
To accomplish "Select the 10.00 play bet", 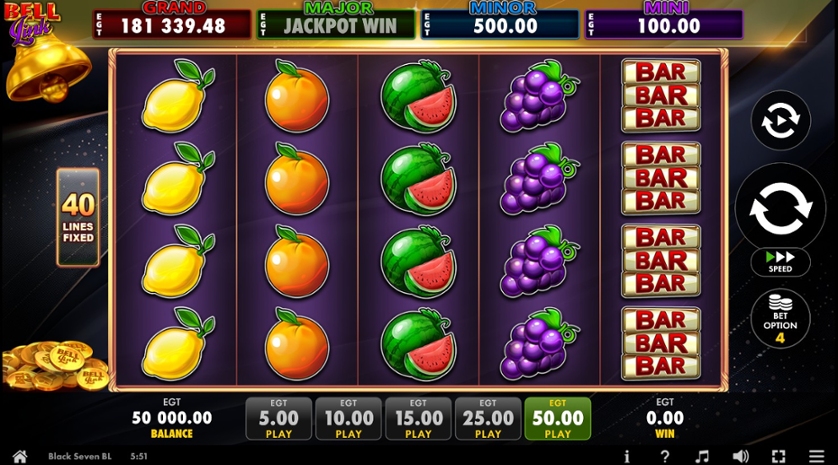I will pos(349,419).
